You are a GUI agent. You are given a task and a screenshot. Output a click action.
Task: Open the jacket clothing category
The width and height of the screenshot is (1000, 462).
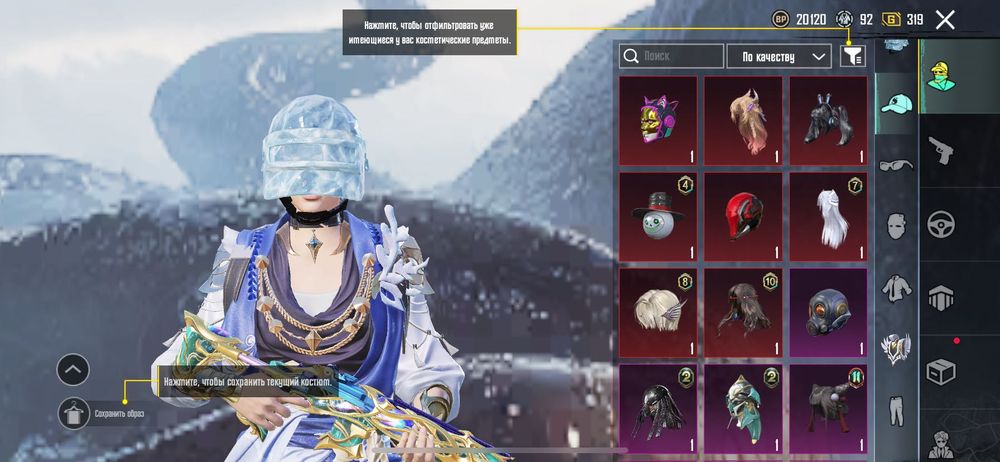click(x=896, y=288)
